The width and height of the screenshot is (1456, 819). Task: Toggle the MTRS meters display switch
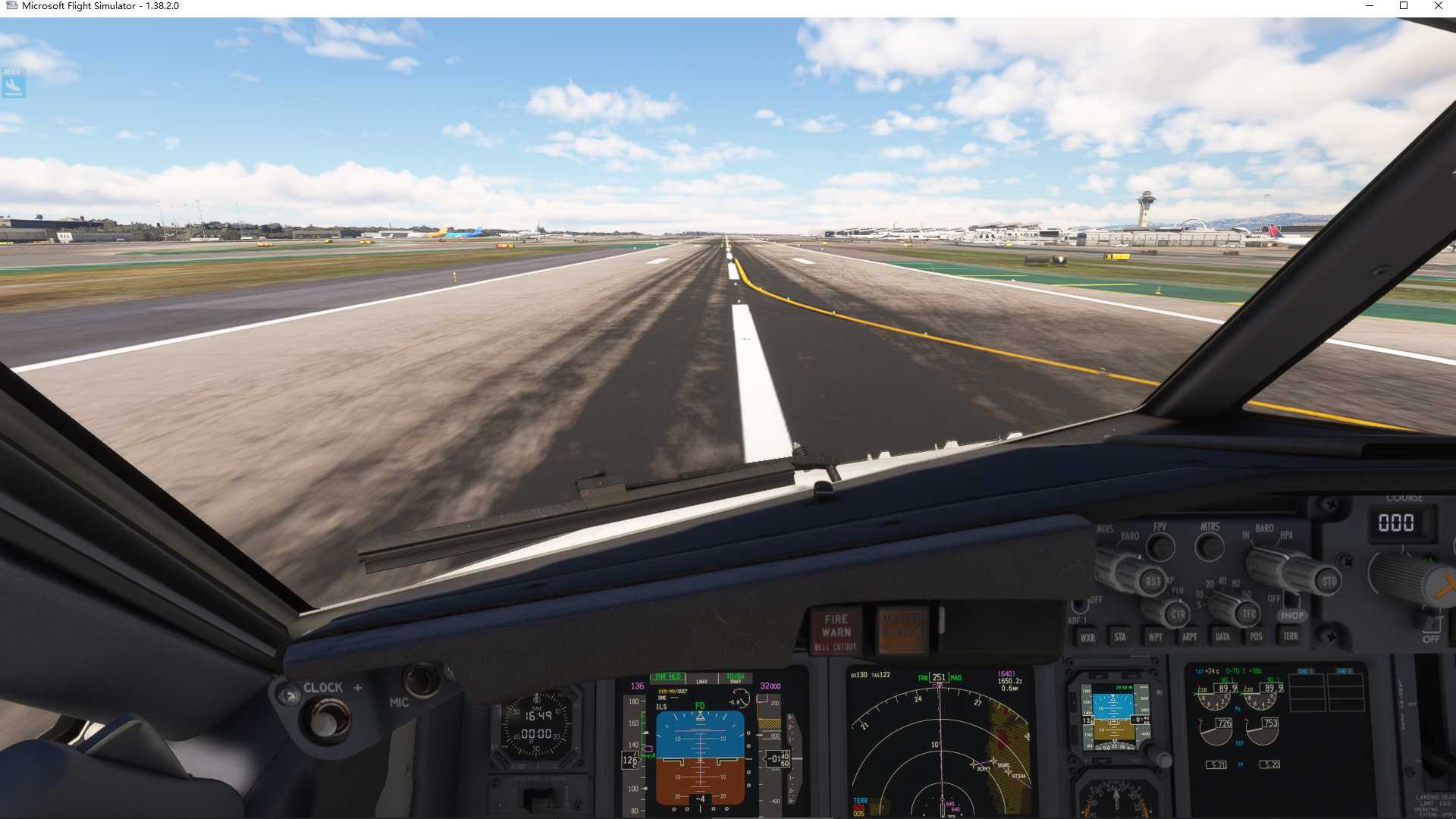(1210, 546)
